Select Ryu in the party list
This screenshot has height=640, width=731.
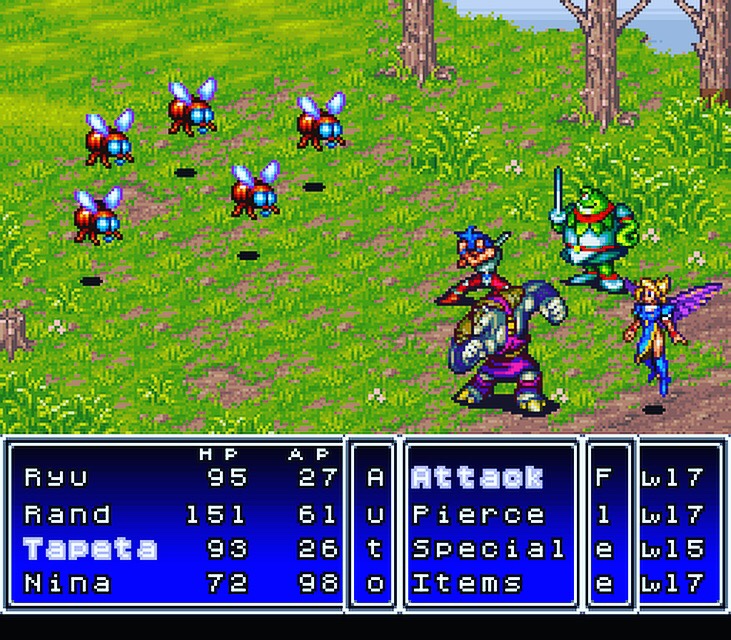pos(56,477)
